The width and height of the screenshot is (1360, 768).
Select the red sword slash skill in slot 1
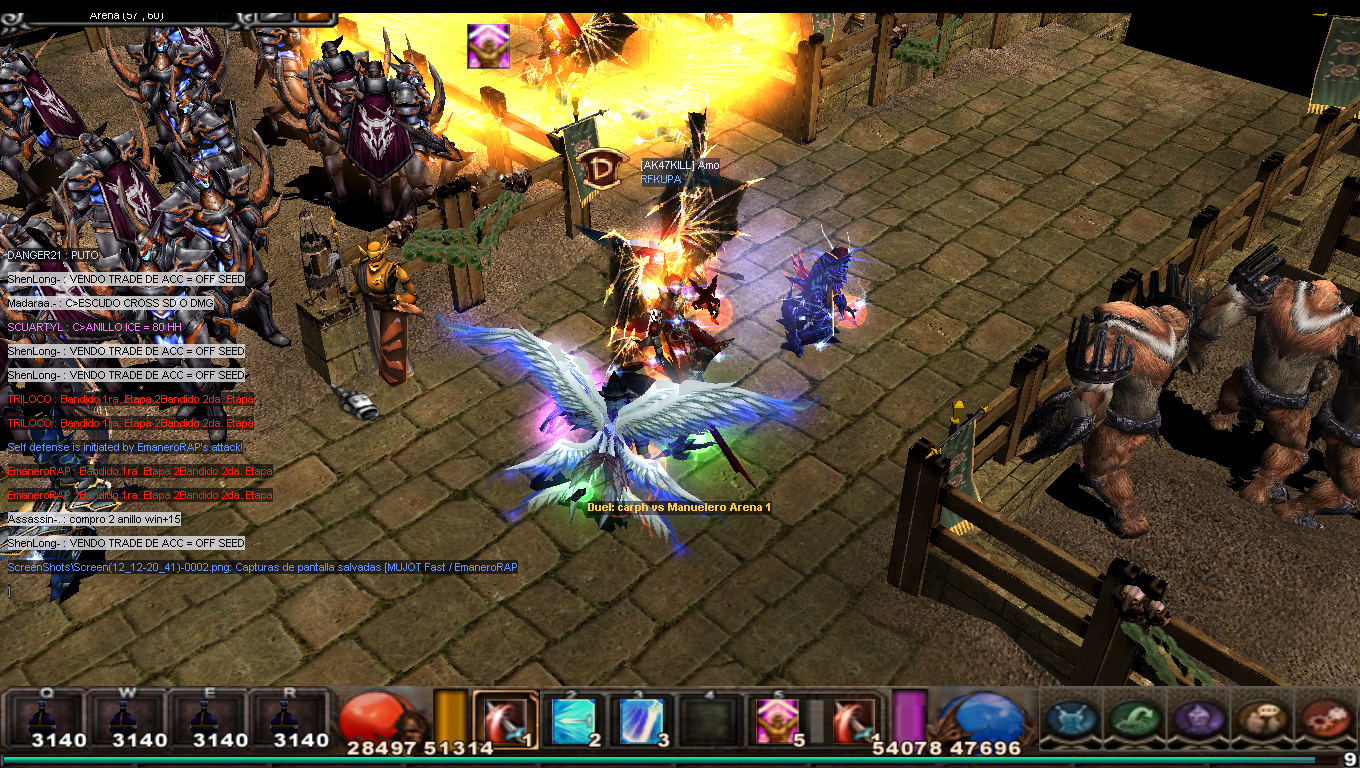[506, 720]
